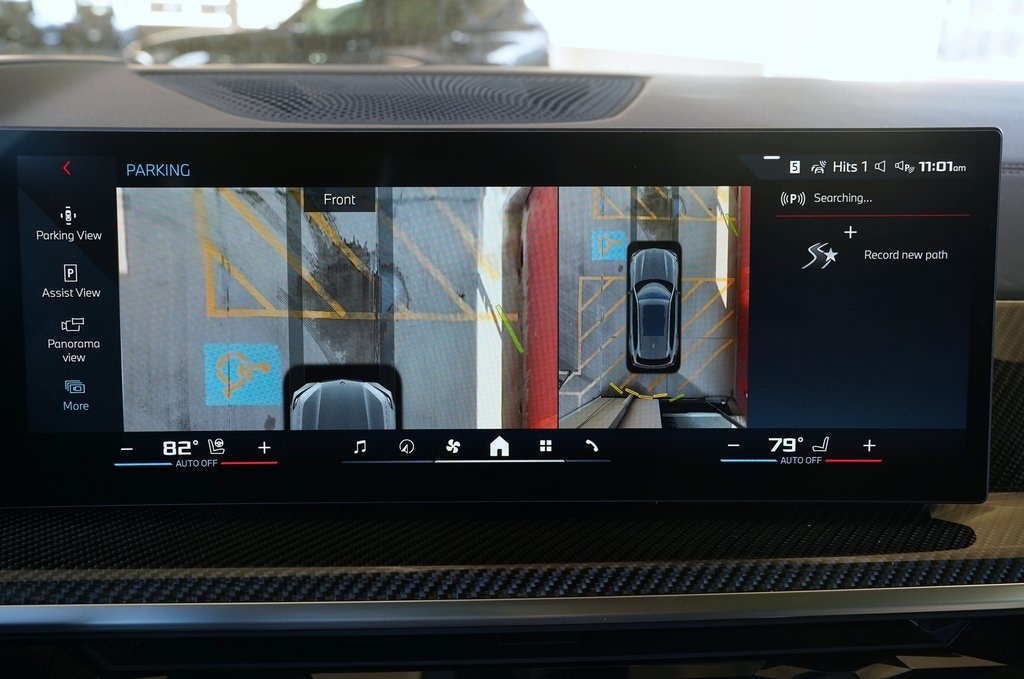Image resolution: width=1024 pixels, height=679 pixels.
Task: Open the phone handset shortcut
Action: 591,446
